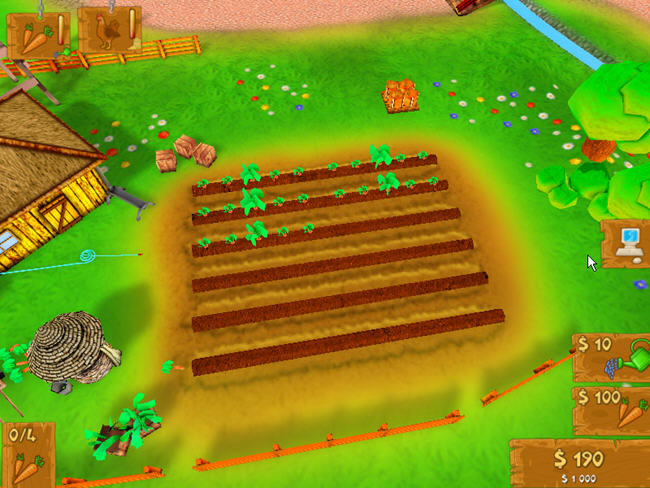Click the 0/4 carrot goal board

click(26, 455)
